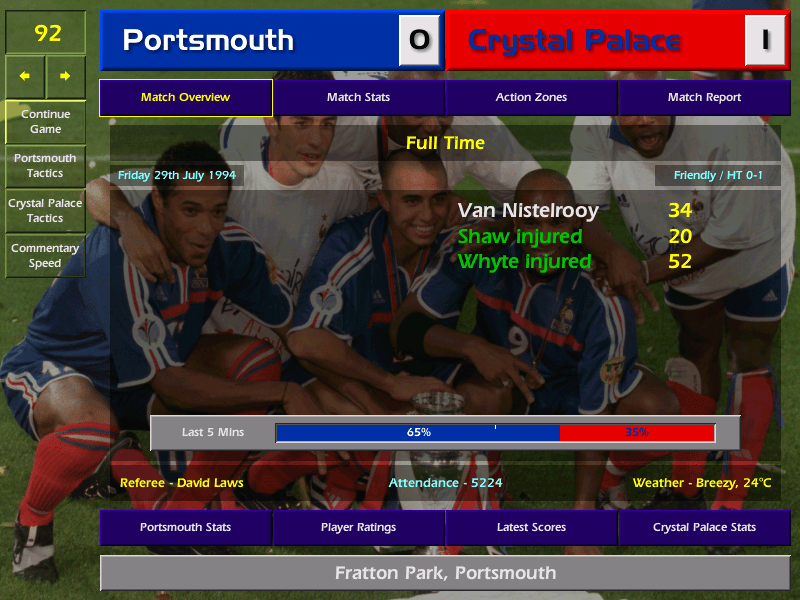Viewport: 800px width, 600px height.
Task: Click the left arrow button
Action: point(25,75)
